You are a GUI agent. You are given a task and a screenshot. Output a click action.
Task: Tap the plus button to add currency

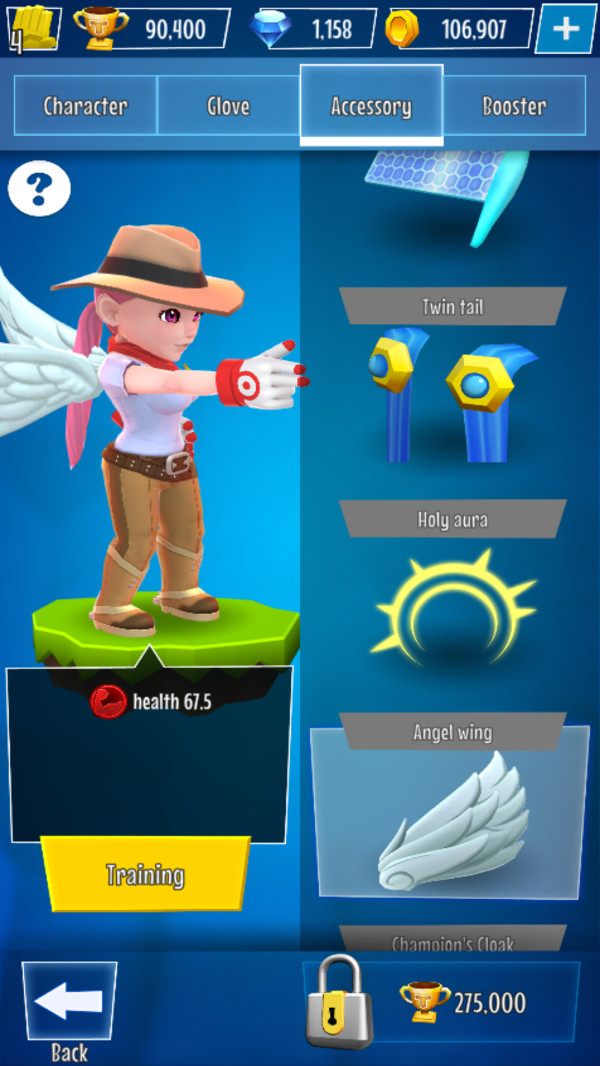(x=565, y=29)
